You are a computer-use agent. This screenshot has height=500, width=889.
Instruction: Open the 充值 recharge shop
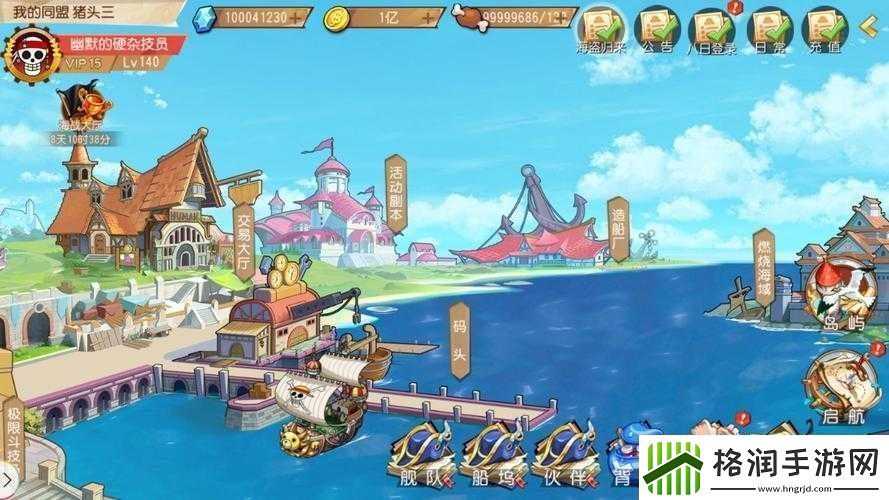826,29
